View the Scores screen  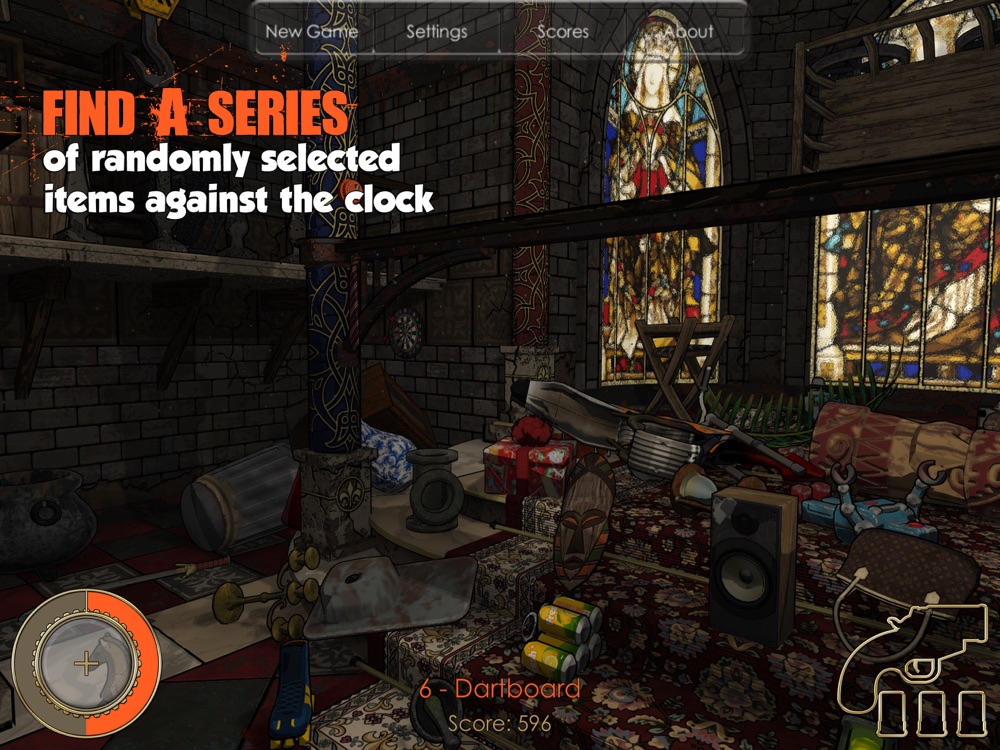coord(563,31)
